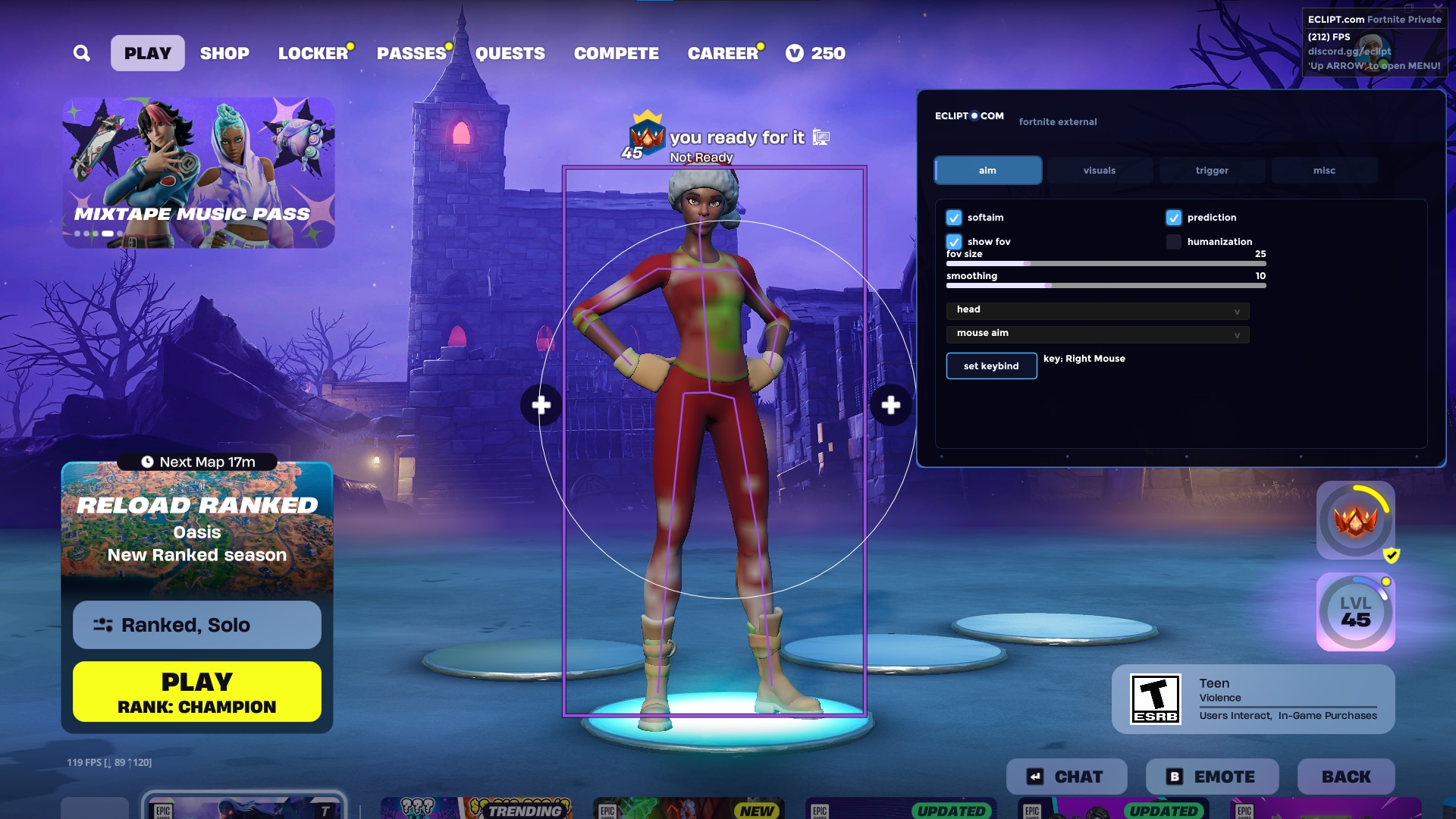Open the Mixtape Music Pass banner
Image resolution: width=1456 pixels, height=819 pixels.
click(198, 172)
